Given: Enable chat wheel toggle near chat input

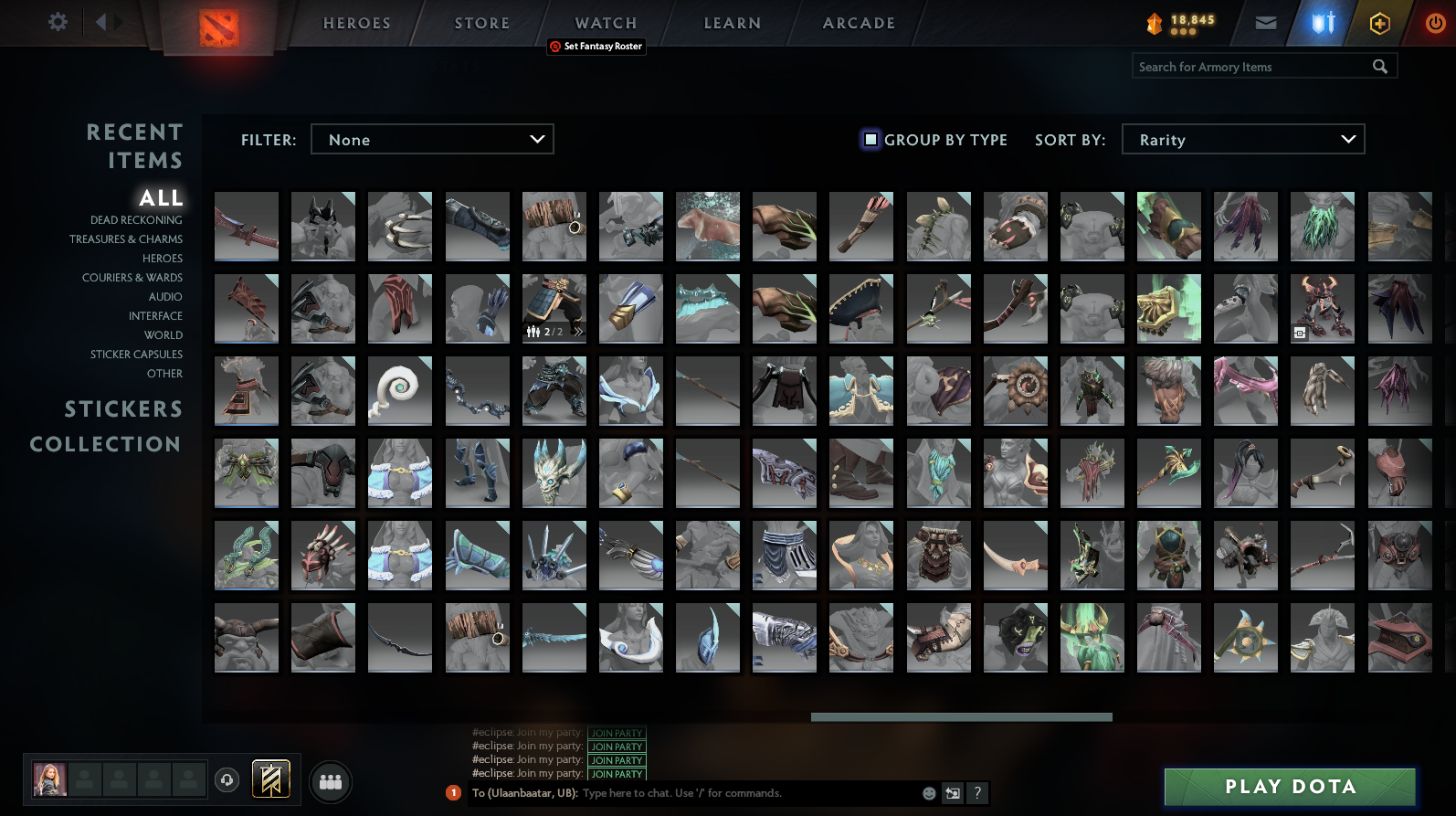Looking at the screenshot, I should (x=952, y=793).
